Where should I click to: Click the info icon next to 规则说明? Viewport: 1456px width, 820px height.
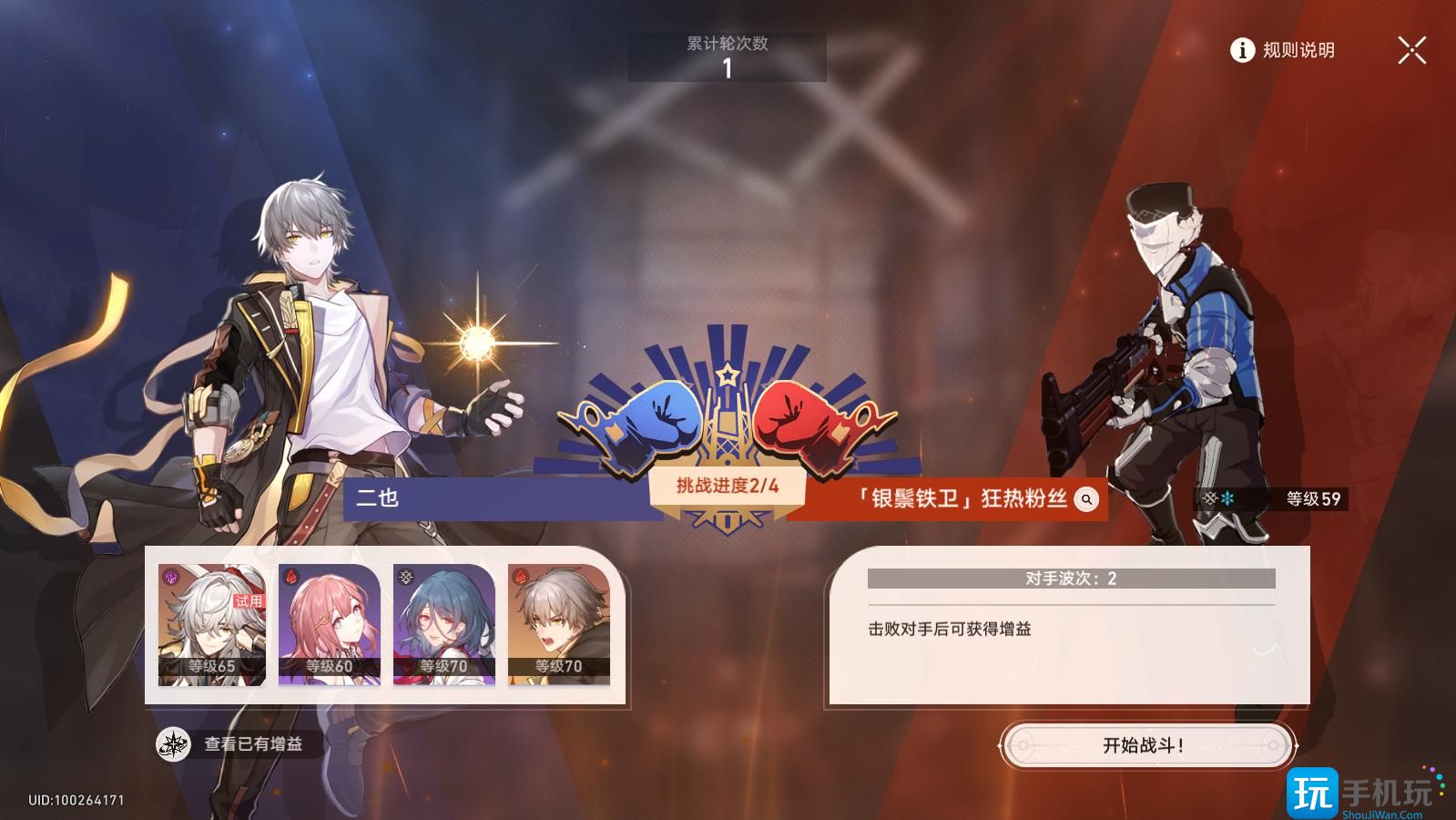tap(1240, 52)
